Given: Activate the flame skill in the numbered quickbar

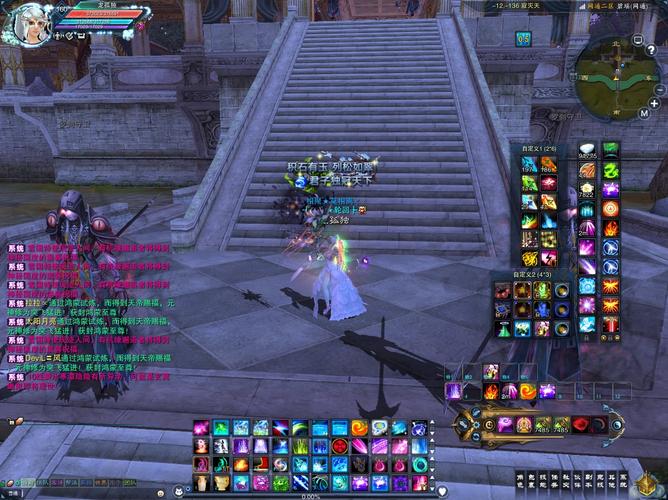Looking at the screenshot, I should (x=491, y=391).
